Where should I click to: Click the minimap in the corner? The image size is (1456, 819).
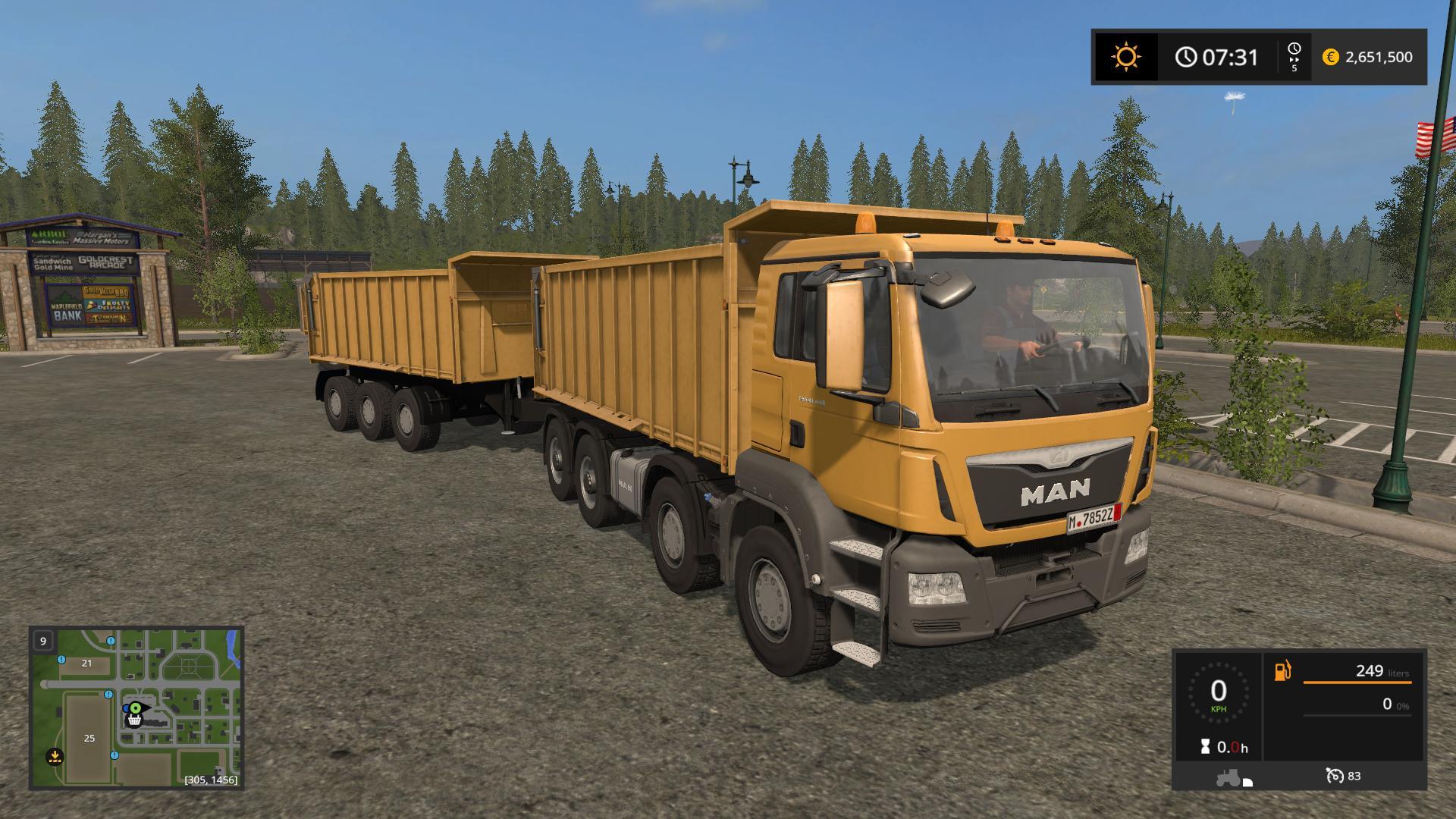pos(136,708)
